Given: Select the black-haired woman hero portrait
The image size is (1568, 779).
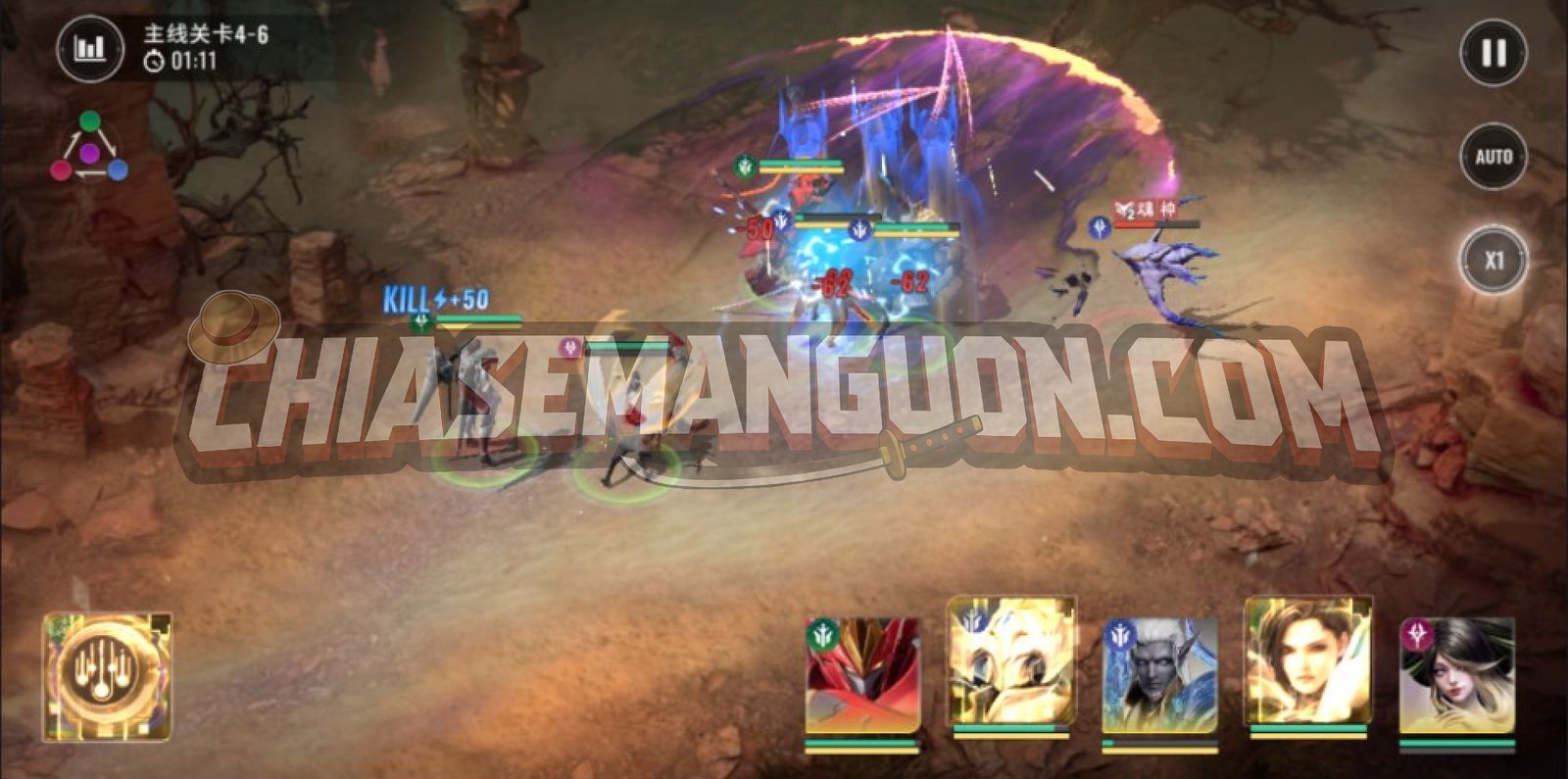Looking at the screenshot, I should point(1456,676).
